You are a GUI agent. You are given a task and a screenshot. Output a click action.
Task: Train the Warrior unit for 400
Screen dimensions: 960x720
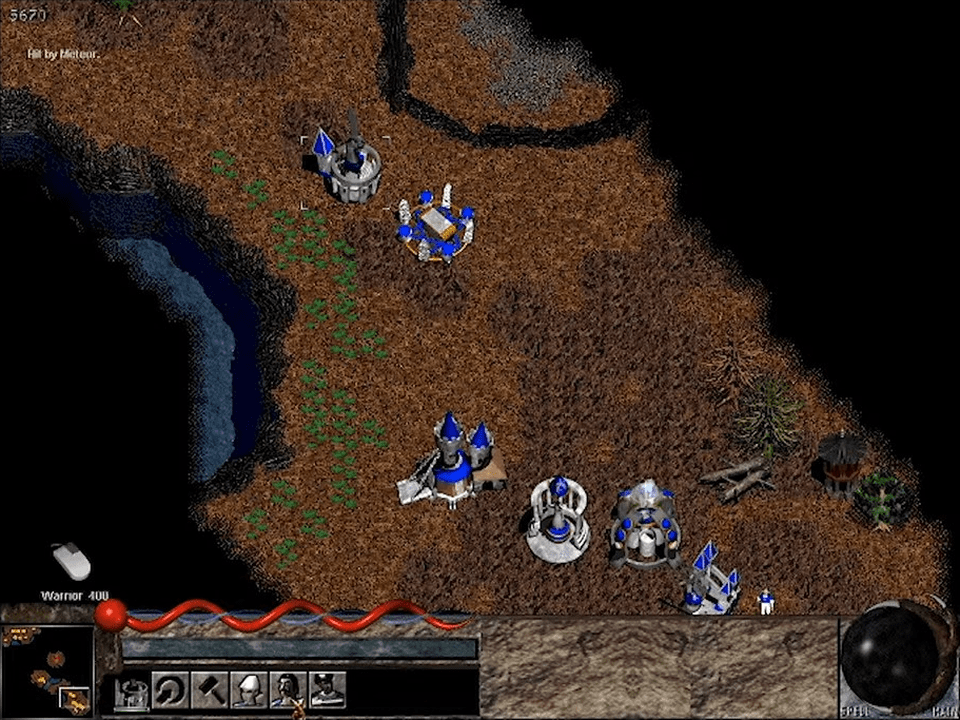(x=287, y=690)
